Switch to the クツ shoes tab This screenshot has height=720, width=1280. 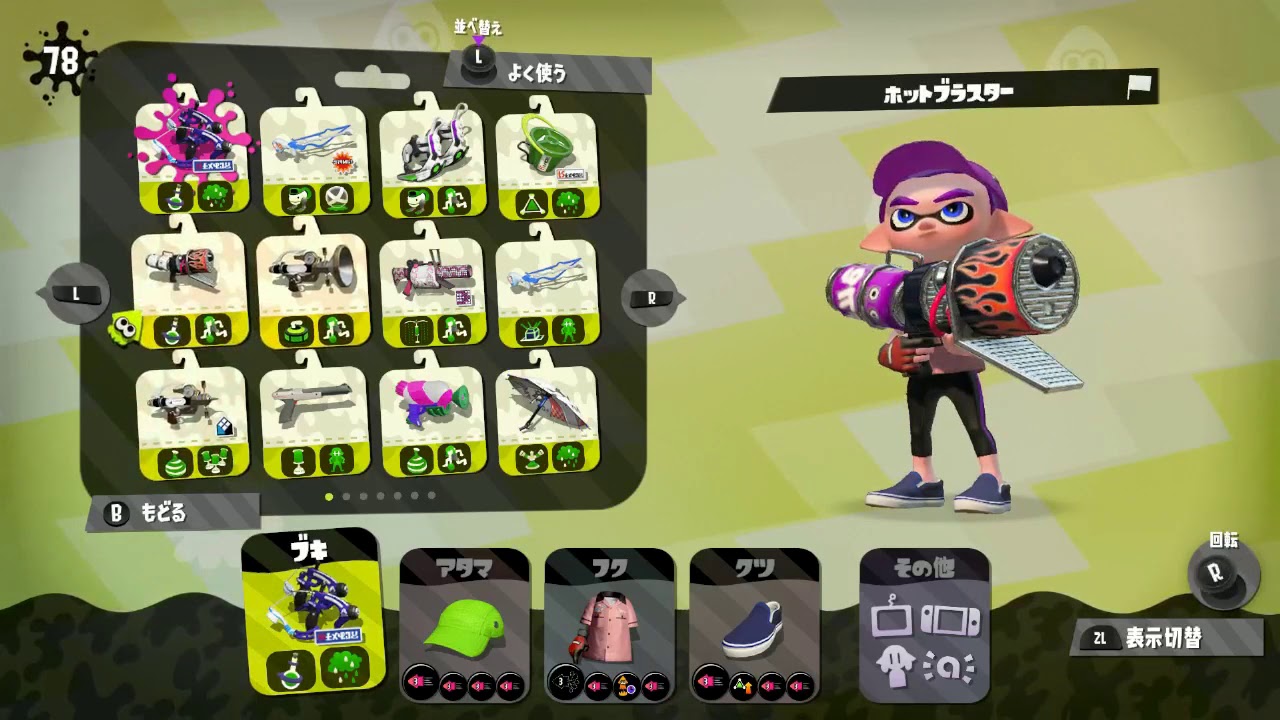755,620
